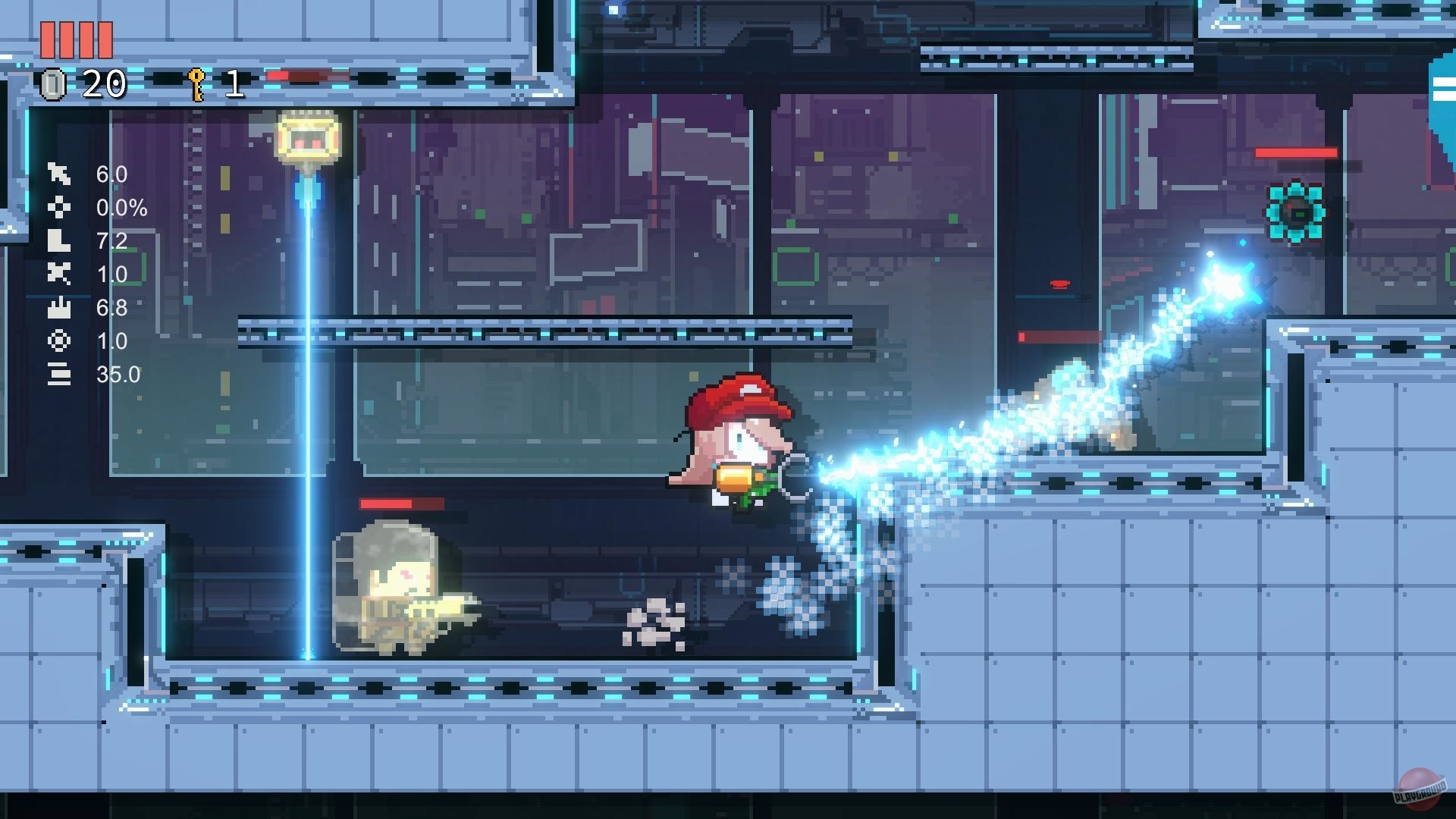Select the cursor stat icon showing 6.0
The width and height of the screenshot is (1456, 819).
click(59, 175)
